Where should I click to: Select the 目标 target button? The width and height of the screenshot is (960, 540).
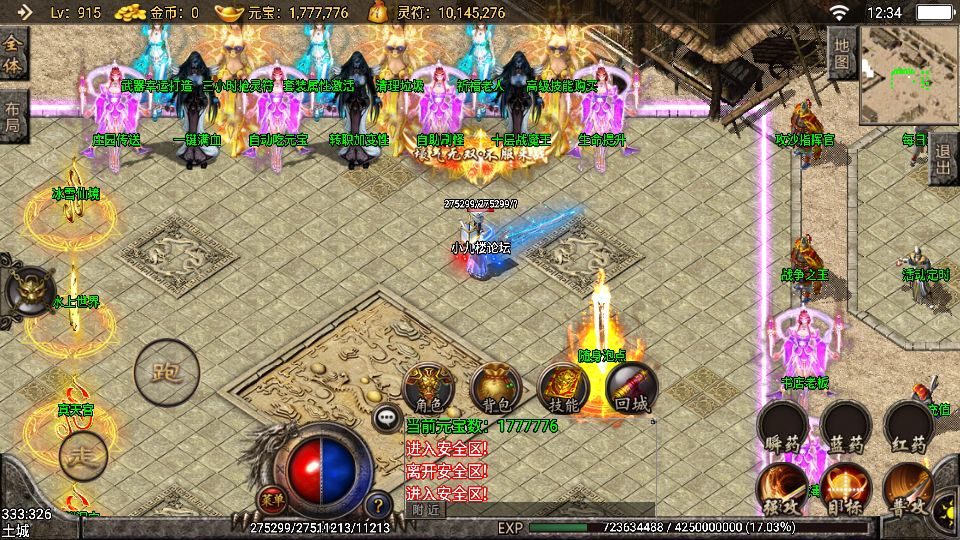coord(846,489)
